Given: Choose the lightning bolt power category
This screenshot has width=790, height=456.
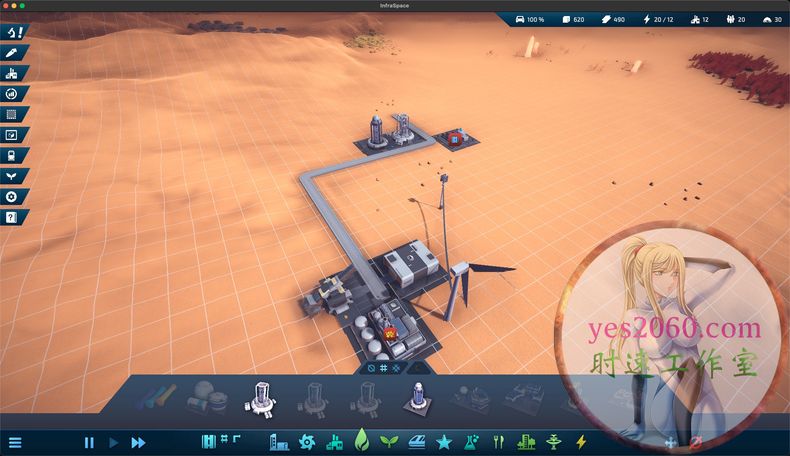Looking at the screenshot, I should (581, 442).
